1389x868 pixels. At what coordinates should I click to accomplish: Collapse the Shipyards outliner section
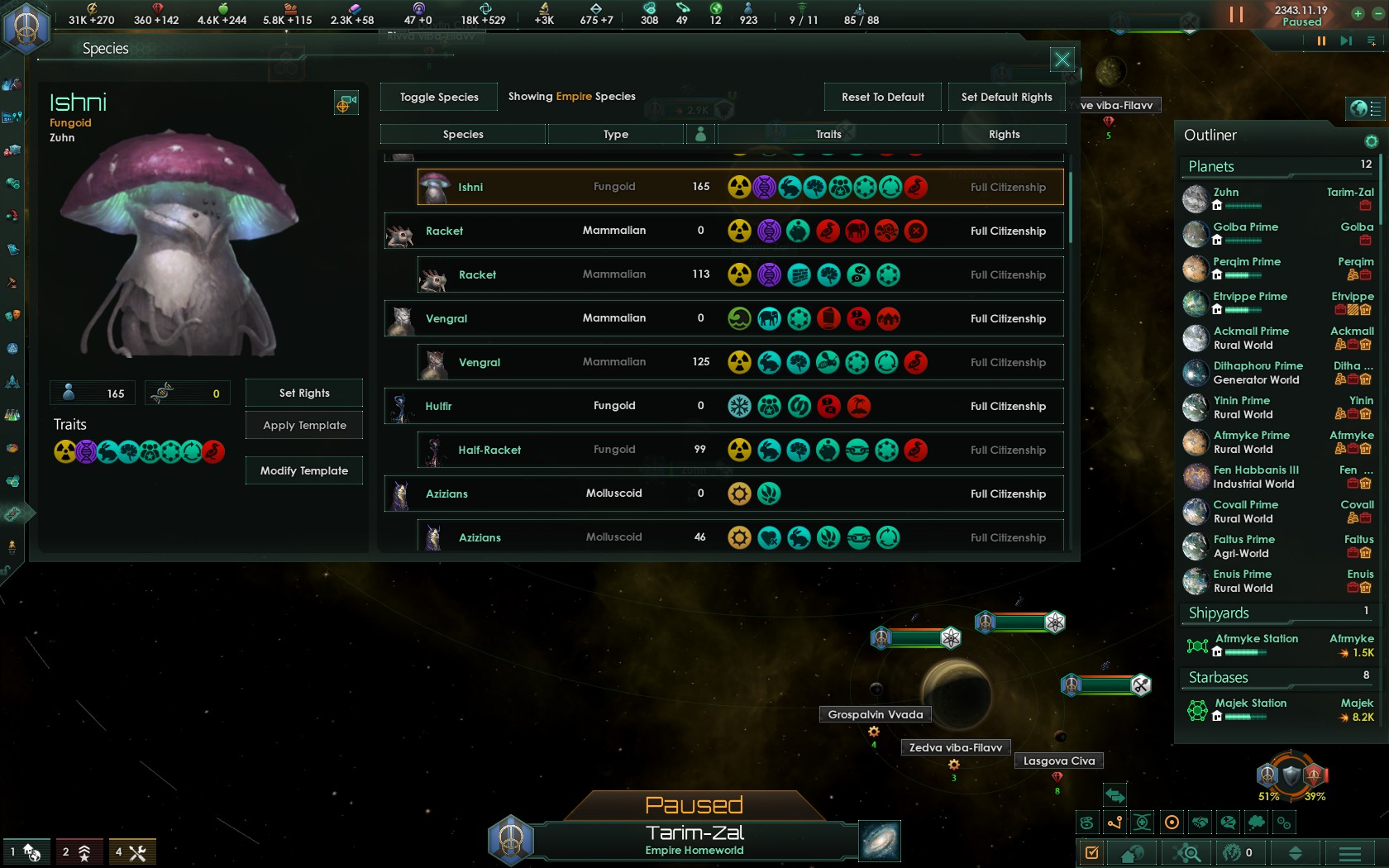pos(1219,613)
